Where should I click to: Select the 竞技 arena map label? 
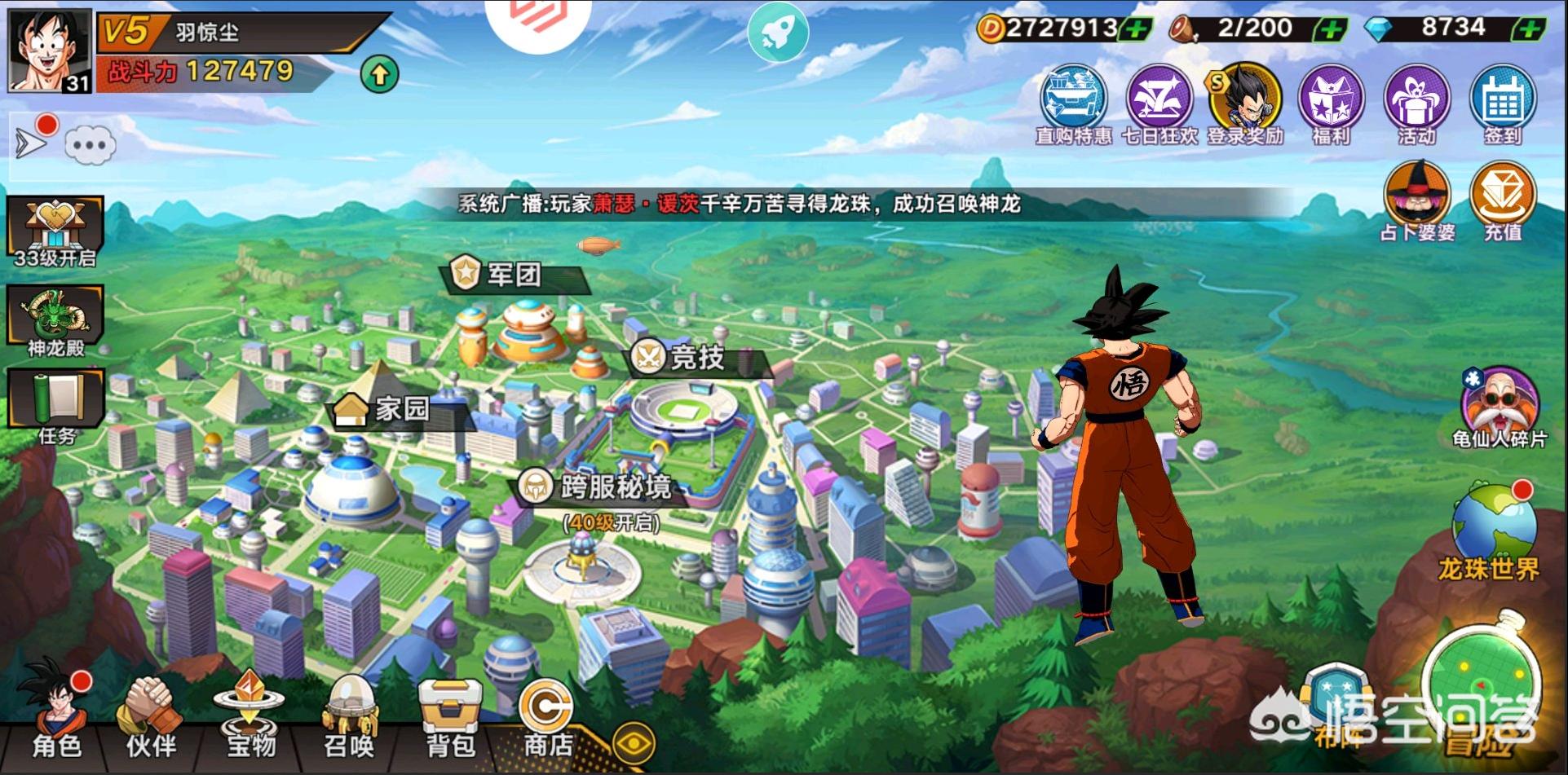point(696,358)
